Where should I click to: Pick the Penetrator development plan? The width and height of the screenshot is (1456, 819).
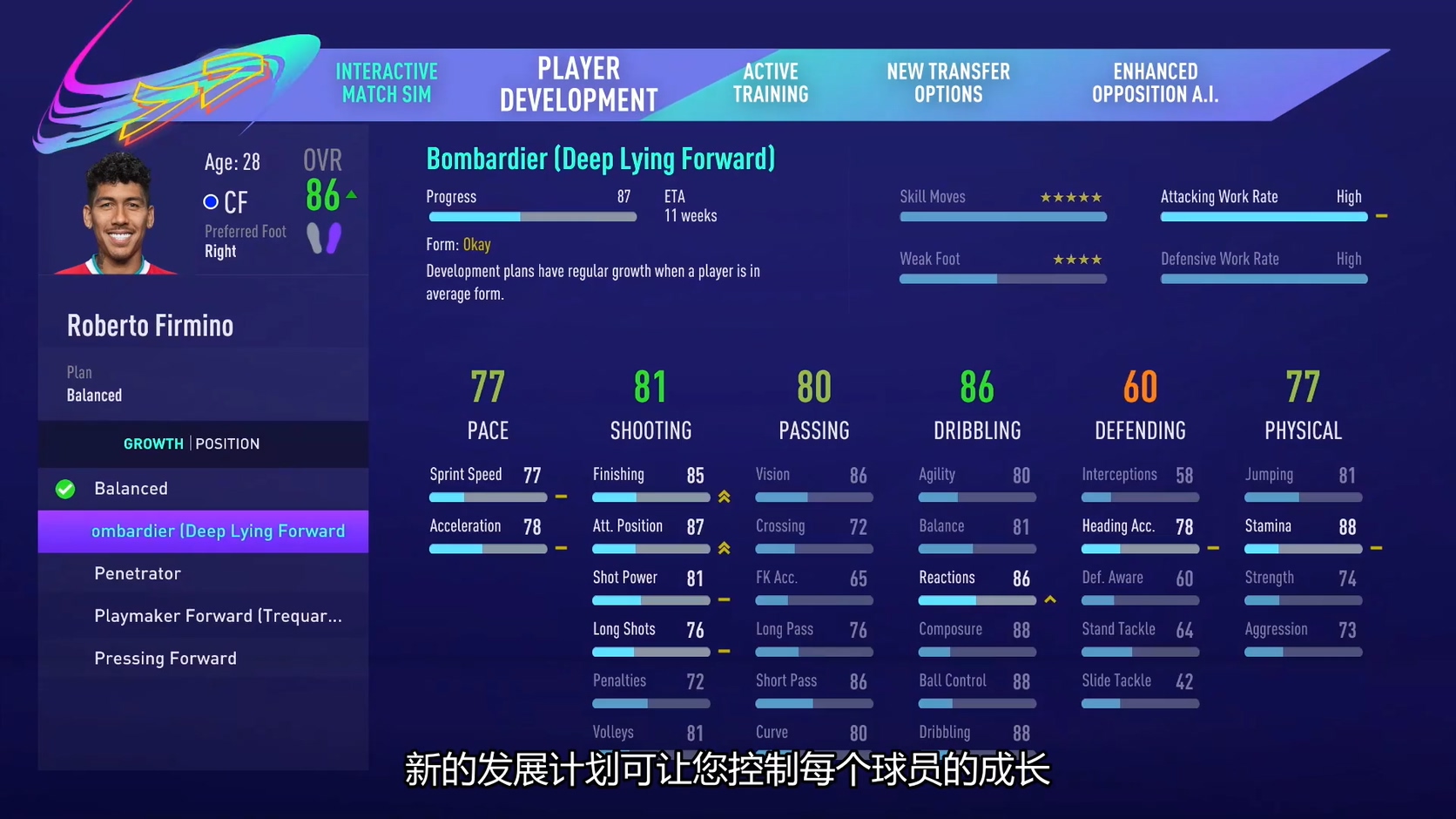pos(138,573)
